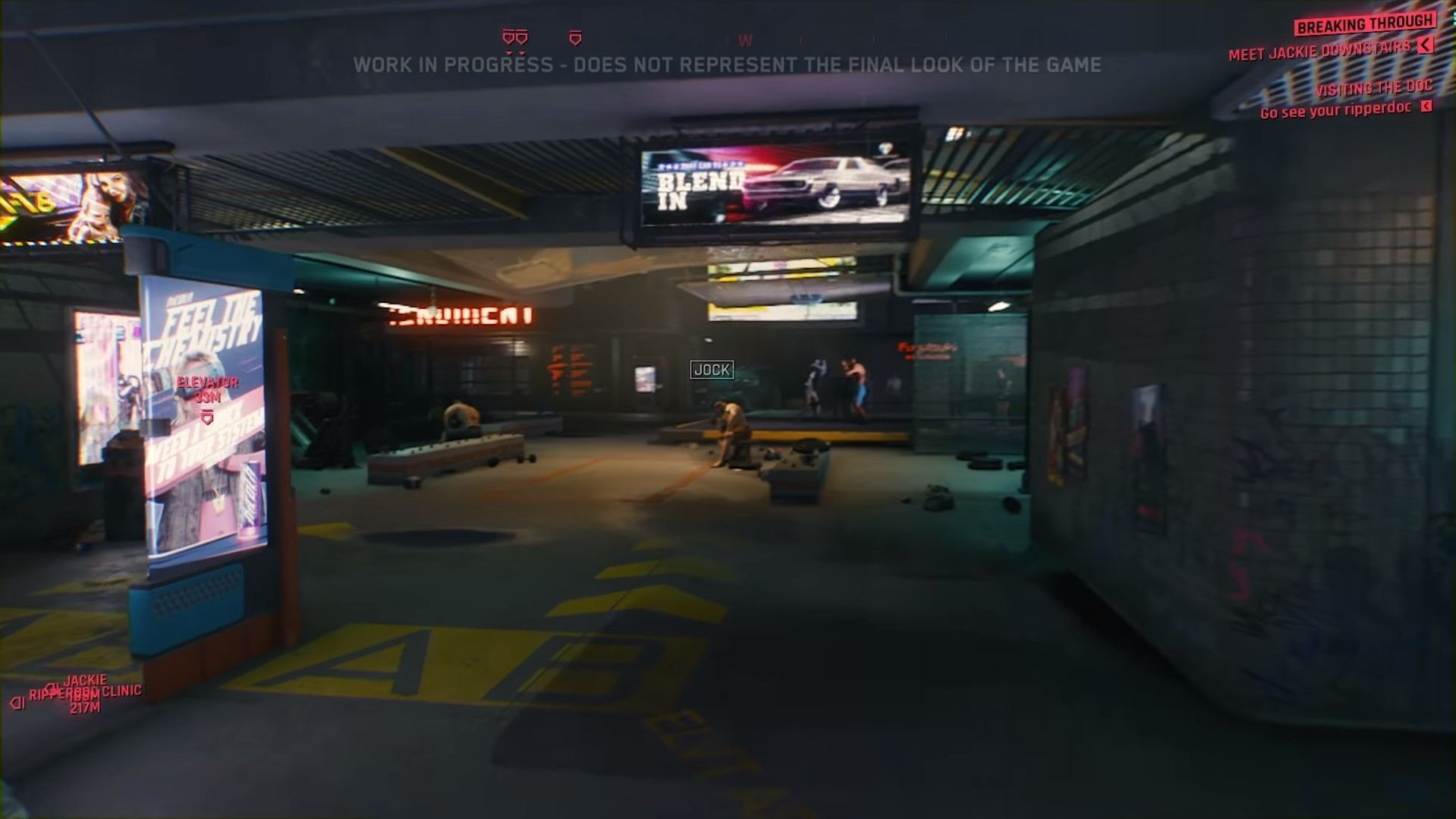Click the compass strip at screen top
This screenshot has width=1456, height=819.
point(728,38)
